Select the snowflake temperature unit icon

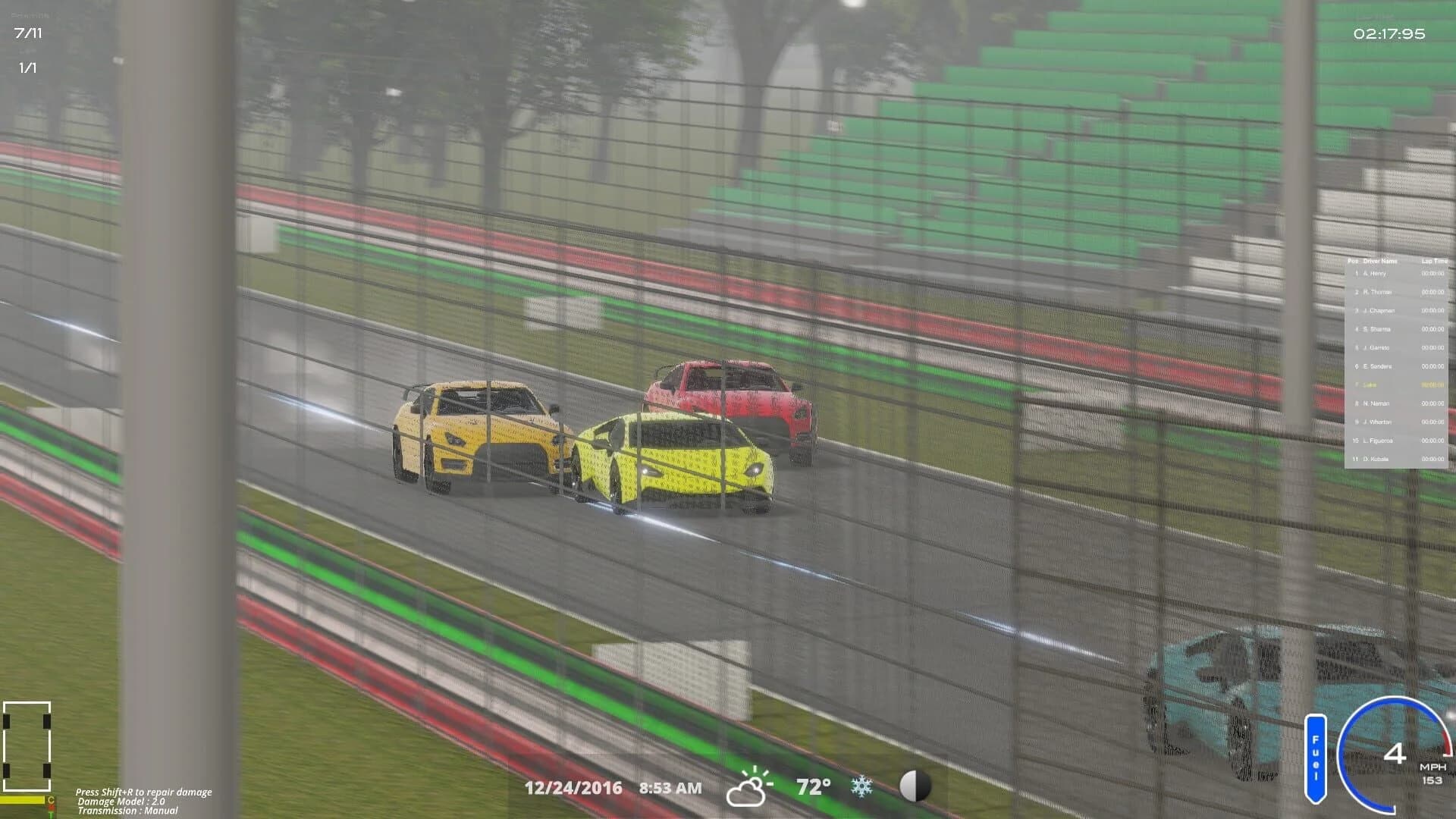tap(861, 786)
